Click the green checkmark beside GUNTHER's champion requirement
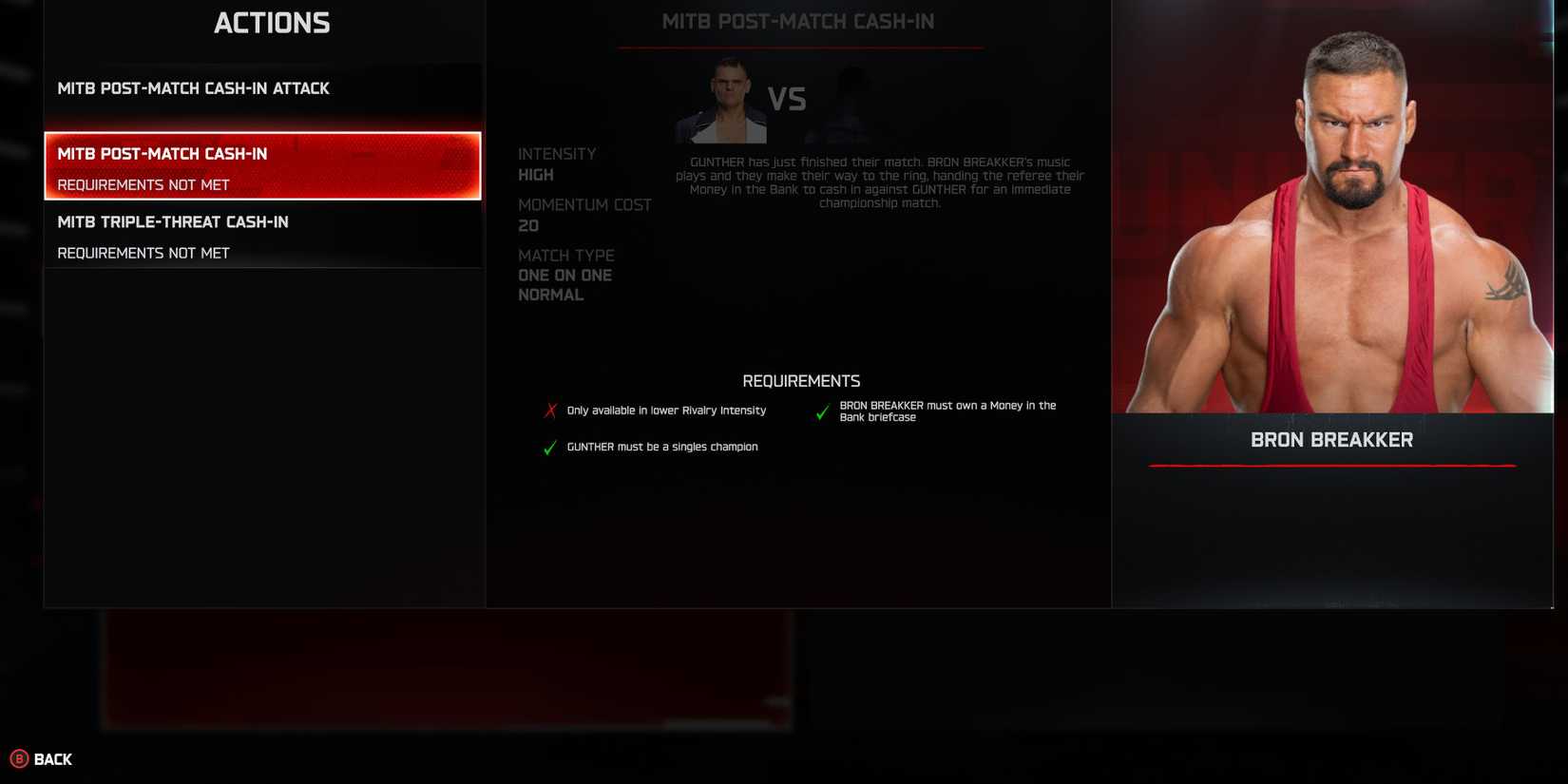 [x=549, y=448]
